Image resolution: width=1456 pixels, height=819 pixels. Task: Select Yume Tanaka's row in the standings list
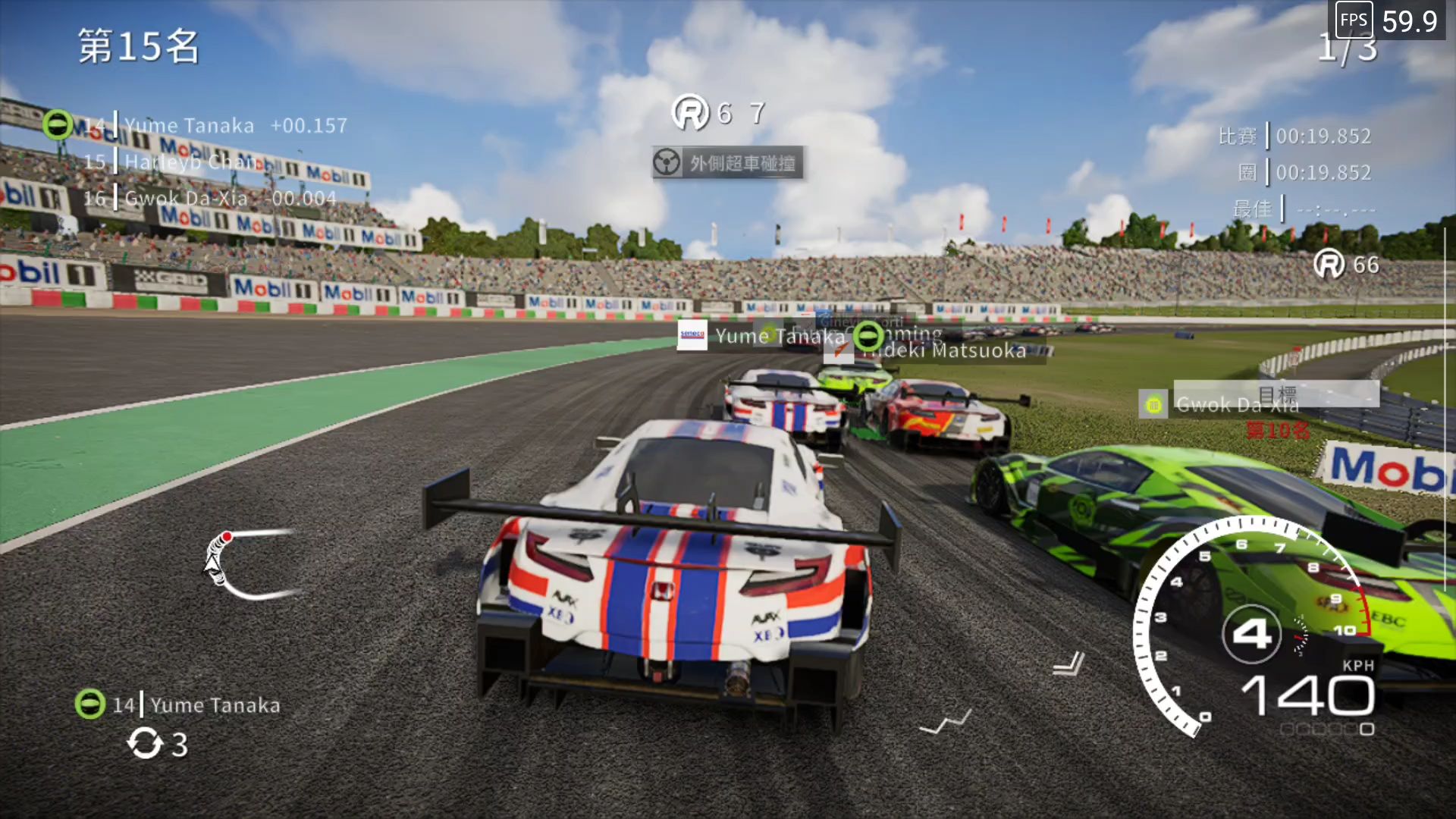216,126
